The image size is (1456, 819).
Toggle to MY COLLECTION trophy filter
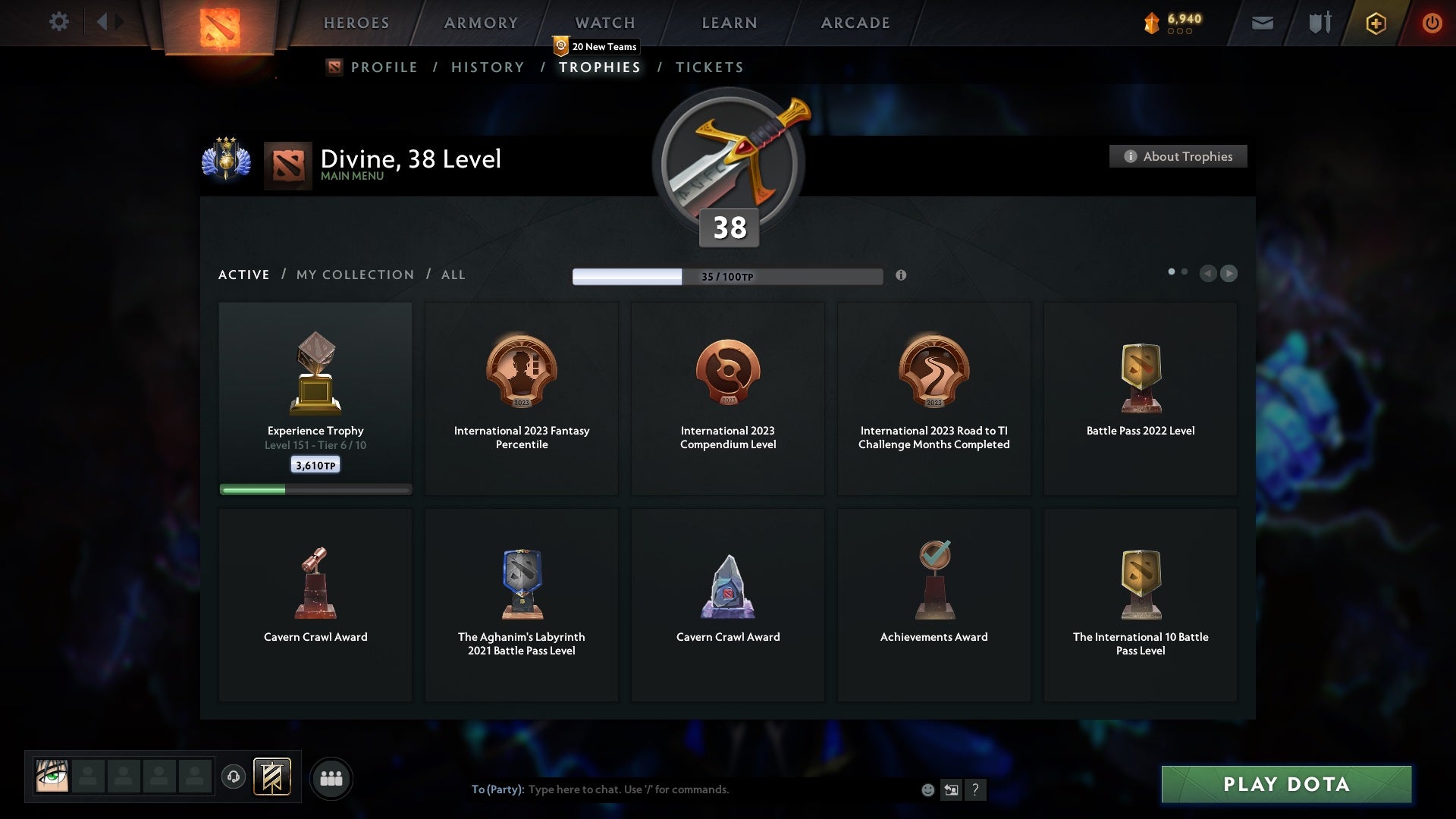coord(354,275)
